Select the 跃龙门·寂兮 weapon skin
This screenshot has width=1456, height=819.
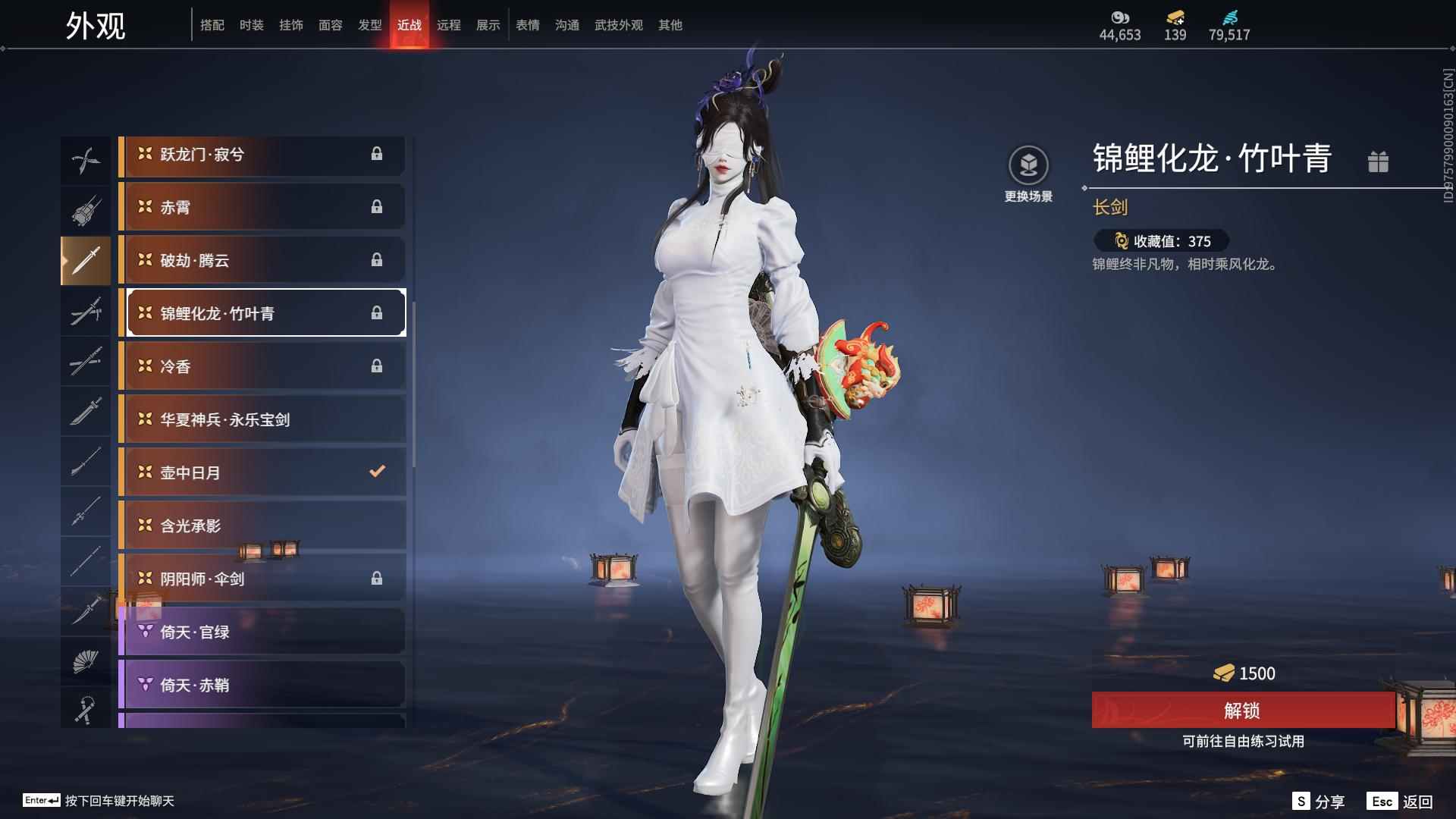point(262,155)
